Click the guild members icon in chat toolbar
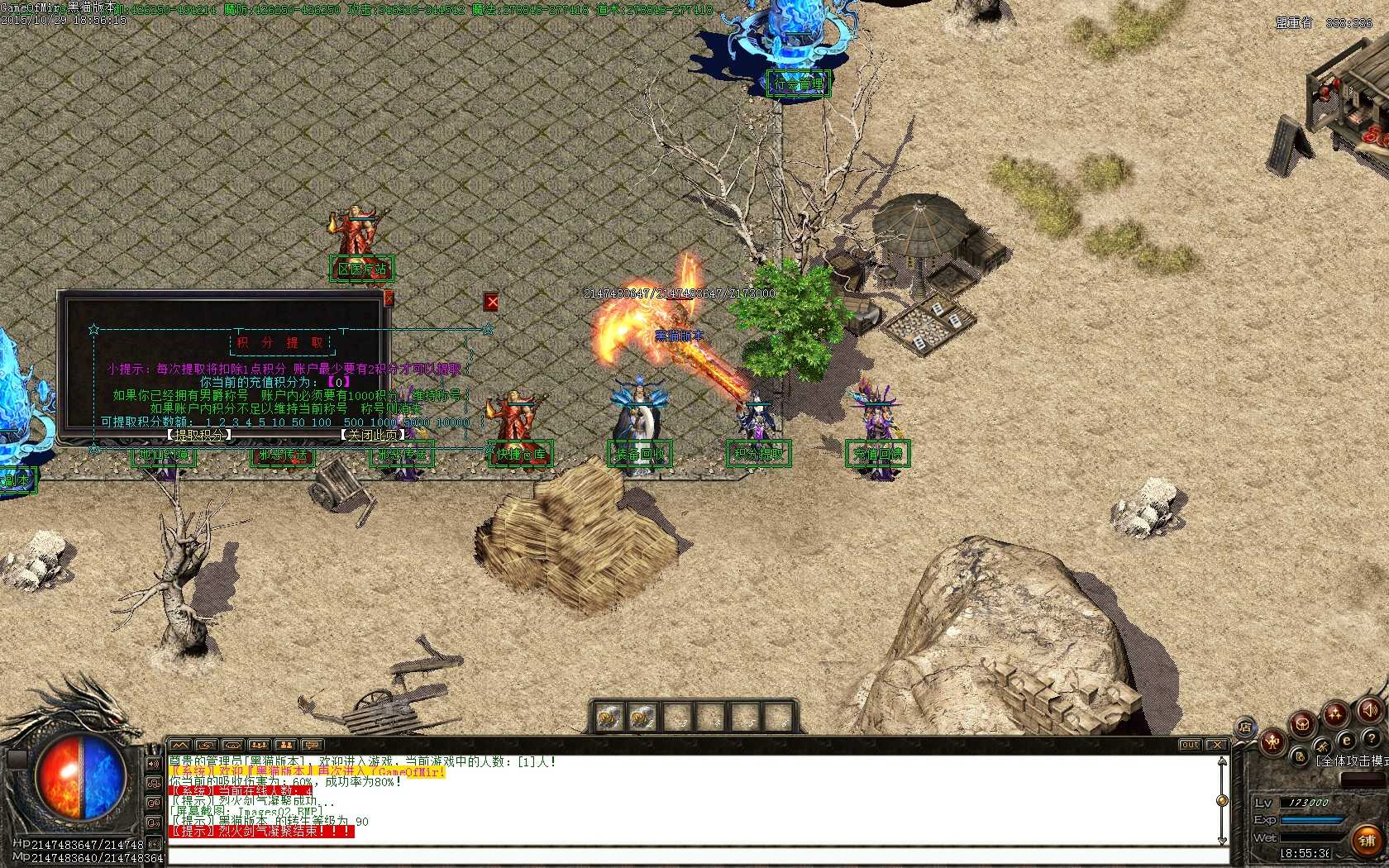 tap(285, 746)
